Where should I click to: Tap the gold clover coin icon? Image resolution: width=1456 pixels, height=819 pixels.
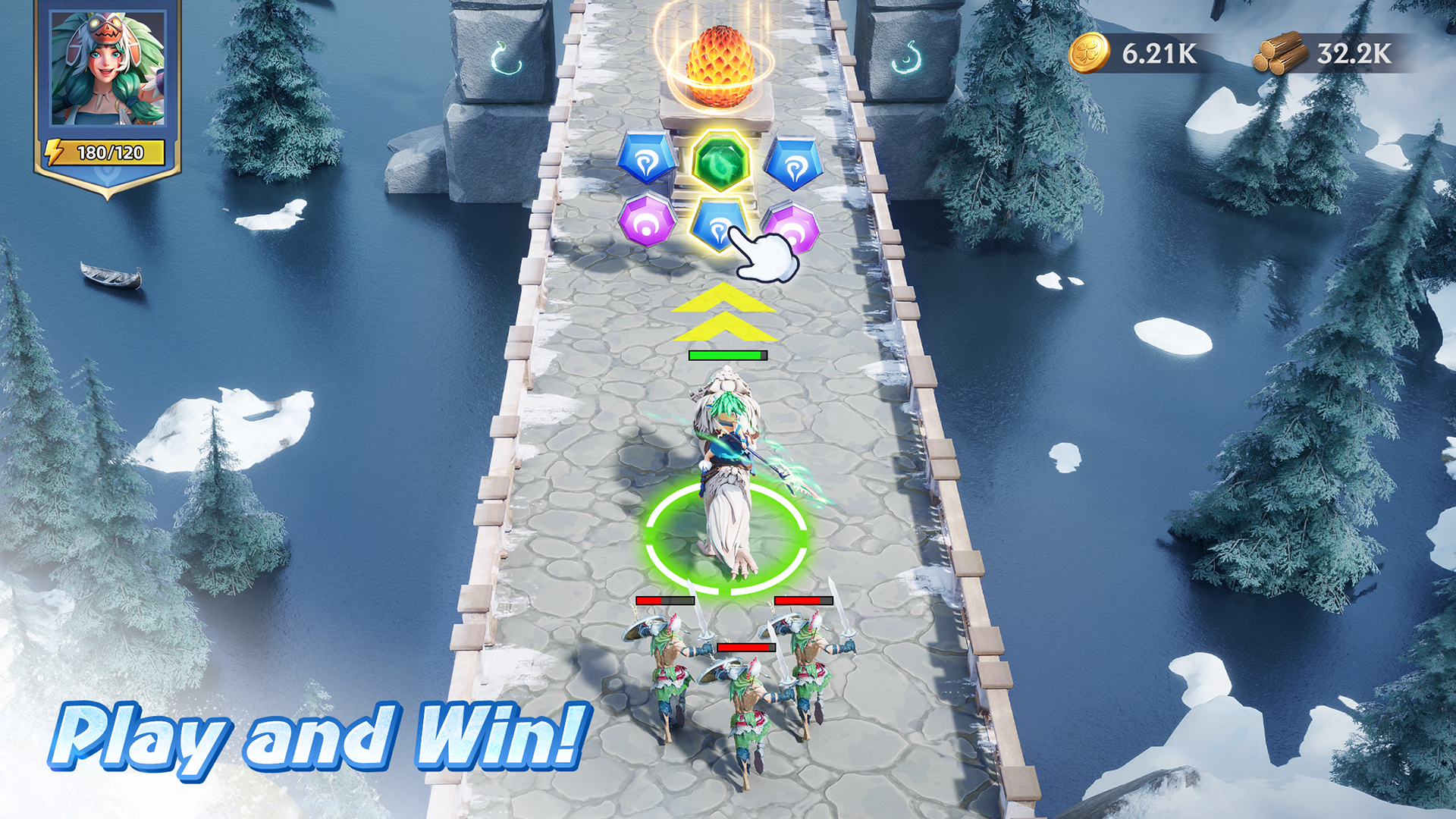(1090, 53)
